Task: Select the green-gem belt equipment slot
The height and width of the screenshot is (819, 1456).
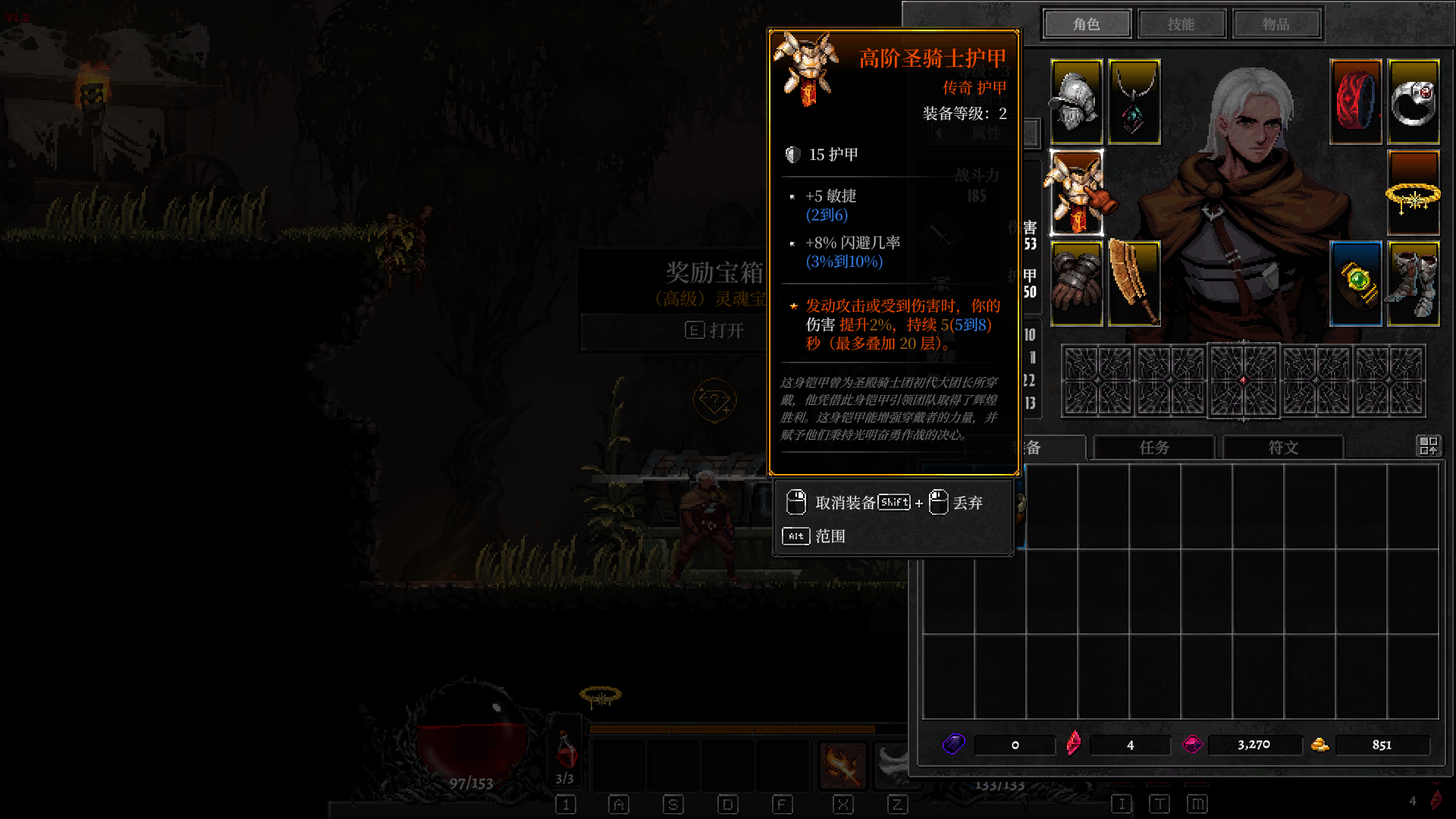Action: pos(1355,282)
